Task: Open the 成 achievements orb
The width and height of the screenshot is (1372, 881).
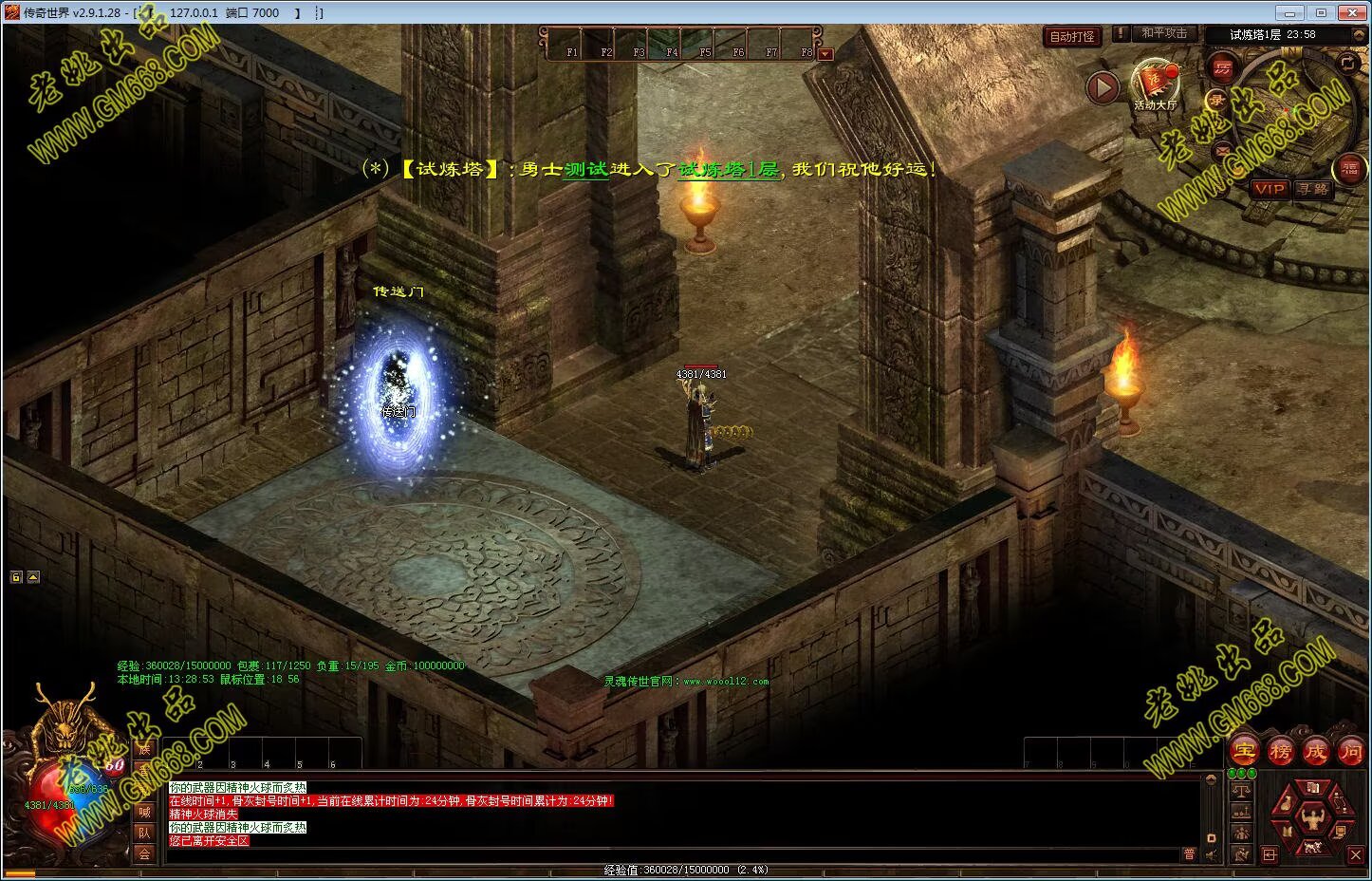Action: (1315, 751)
